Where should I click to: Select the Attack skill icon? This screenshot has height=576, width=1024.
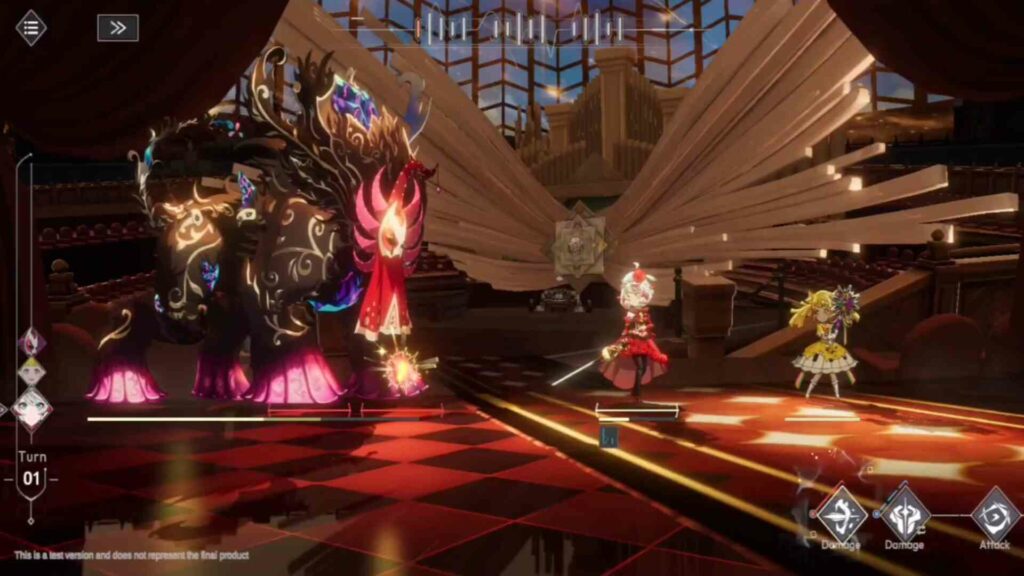coord(996,514)
